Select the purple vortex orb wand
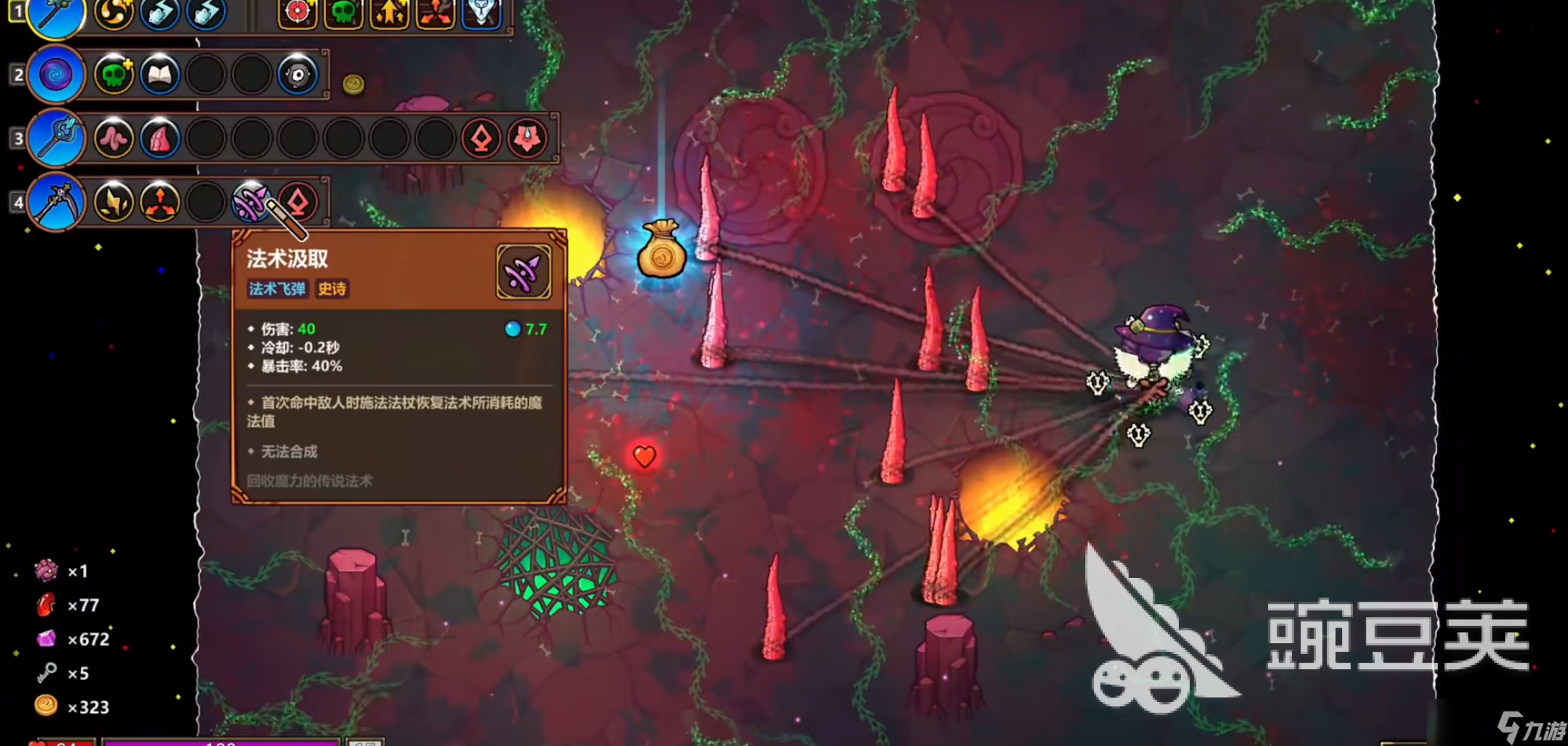Screen dimensions: 1568x746 pyautogui.click(x=57, y=75)
